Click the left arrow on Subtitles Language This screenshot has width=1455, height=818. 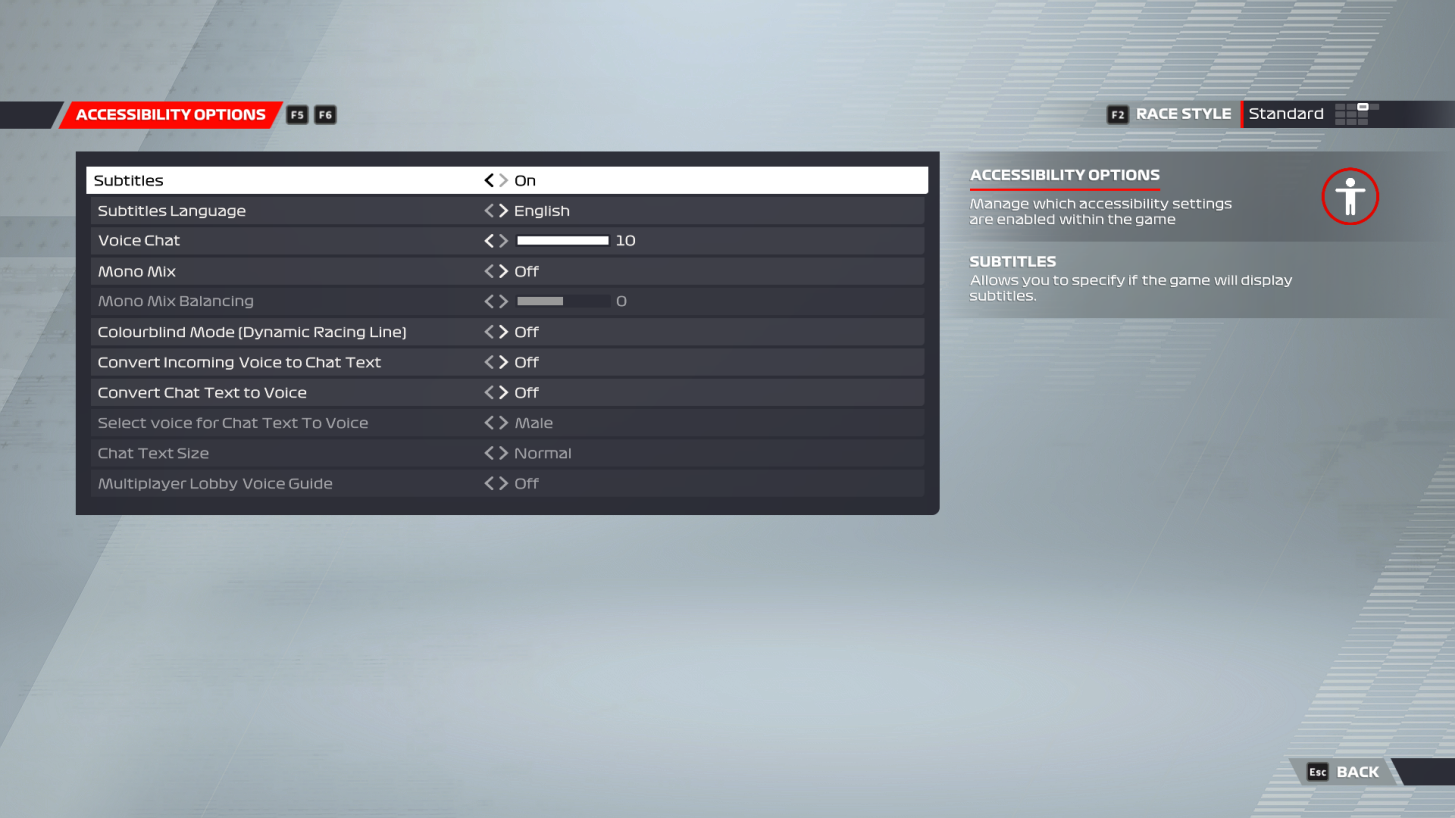(x=487, y=210)
